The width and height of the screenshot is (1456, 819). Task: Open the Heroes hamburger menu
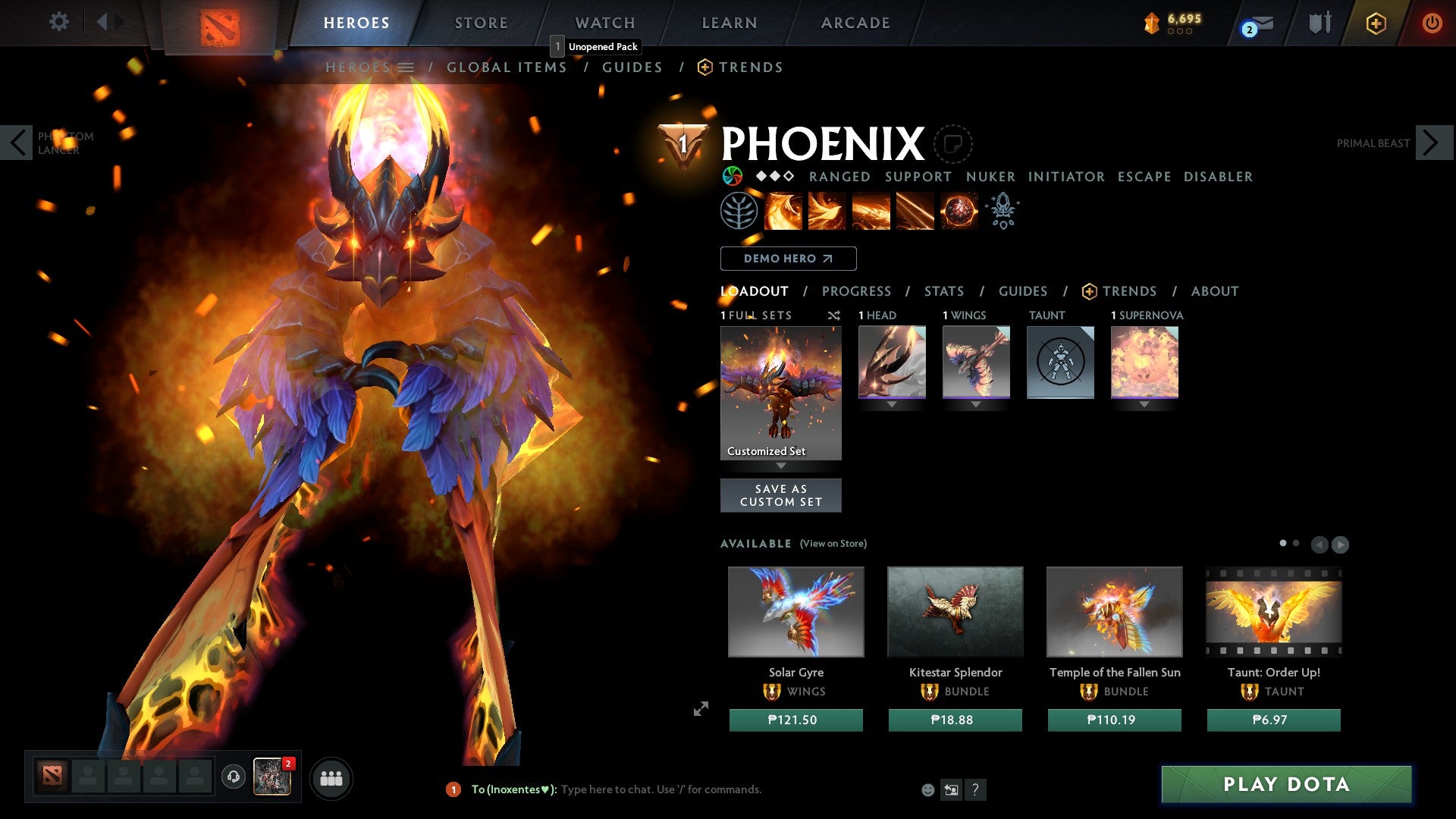(406, 67)
